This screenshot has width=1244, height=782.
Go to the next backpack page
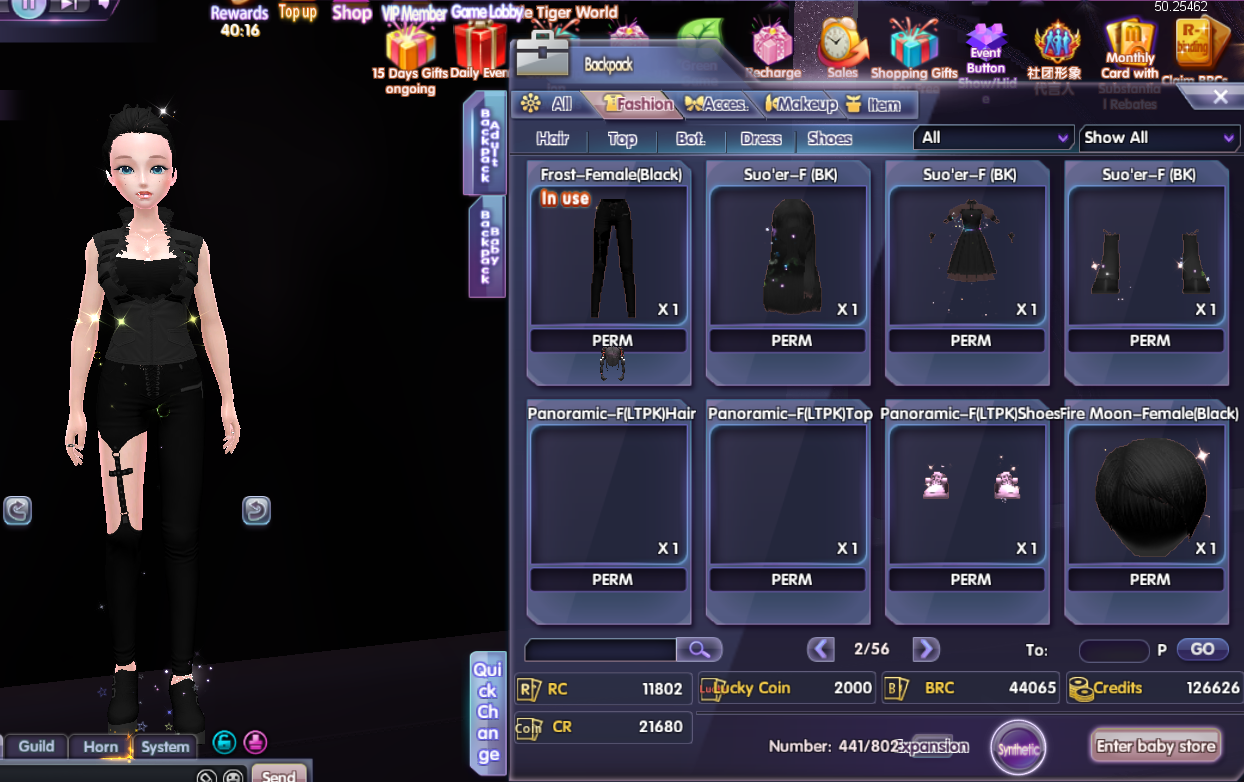926,649
